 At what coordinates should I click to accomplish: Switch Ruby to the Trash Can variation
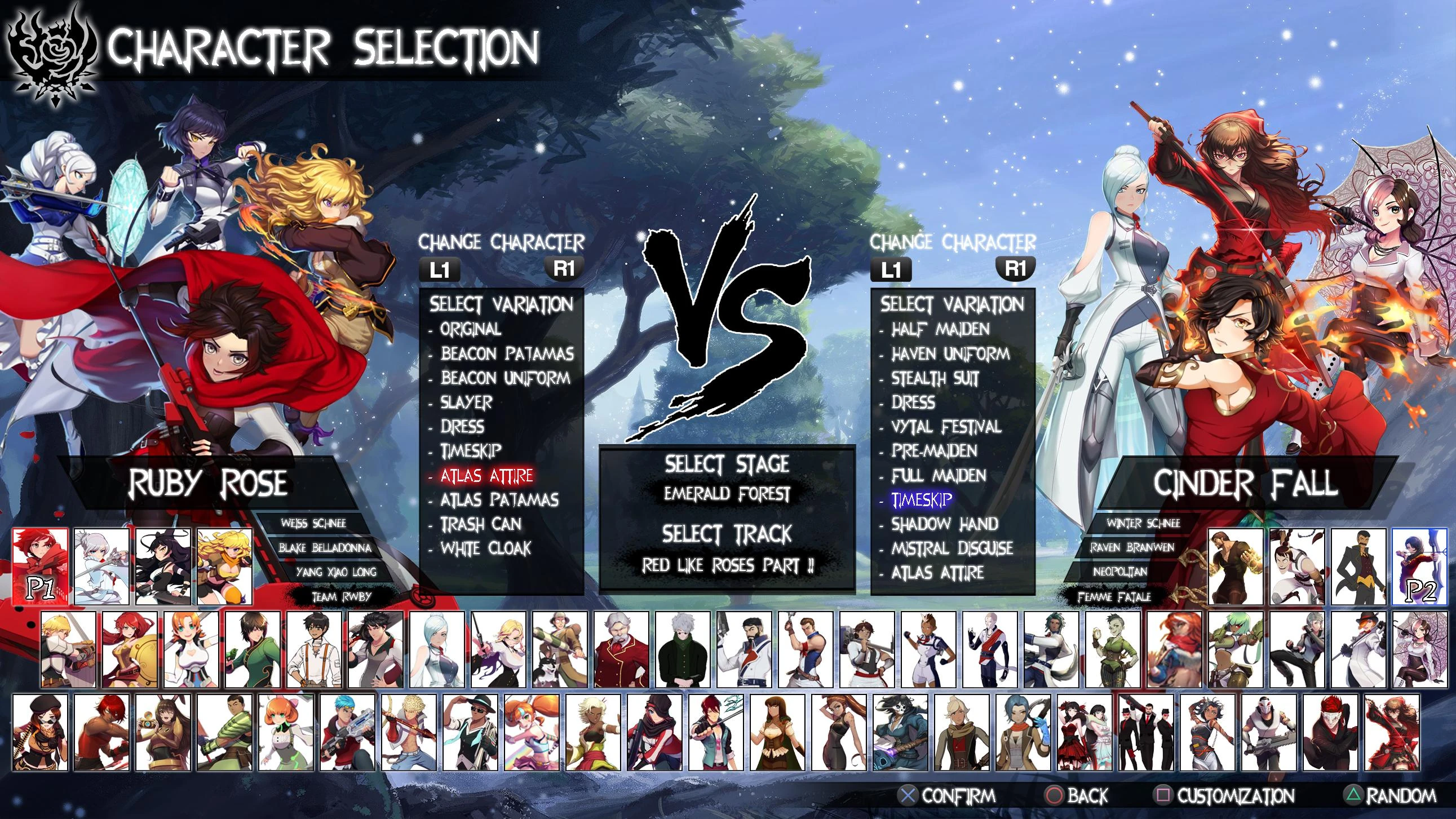(479, 525)
